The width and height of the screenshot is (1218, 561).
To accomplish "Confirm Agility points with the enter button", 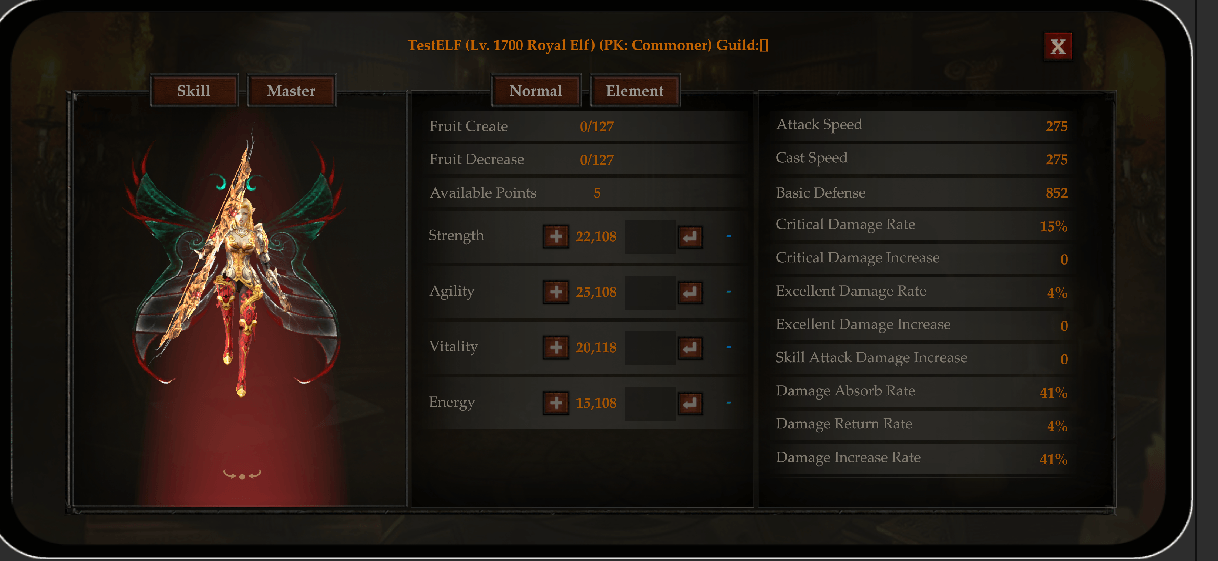I will coord(690,292).
